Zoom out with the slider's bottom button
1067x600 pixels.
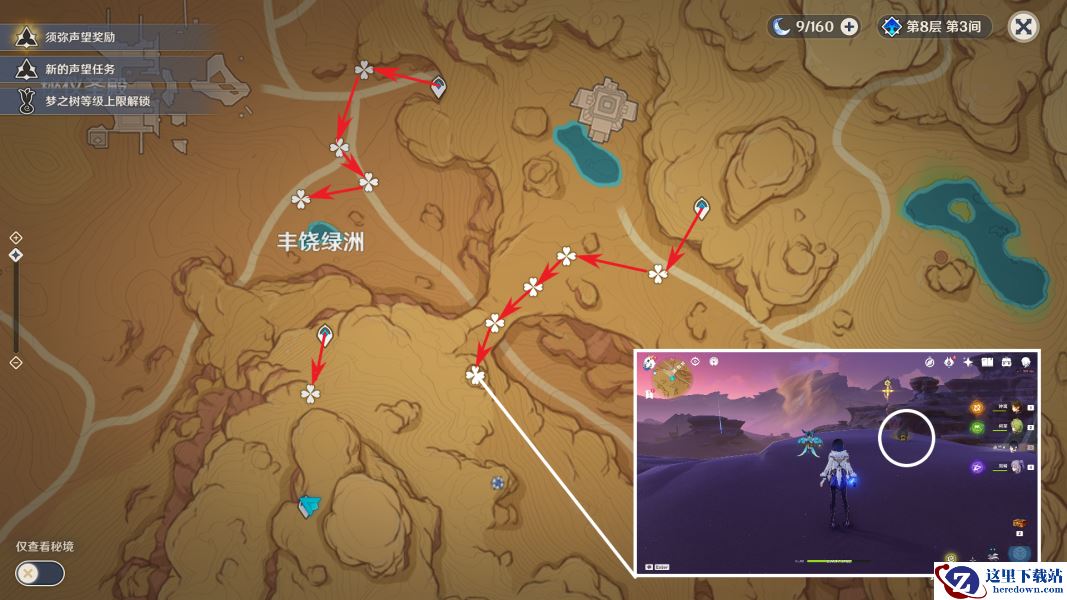click(x=16, y=362)
